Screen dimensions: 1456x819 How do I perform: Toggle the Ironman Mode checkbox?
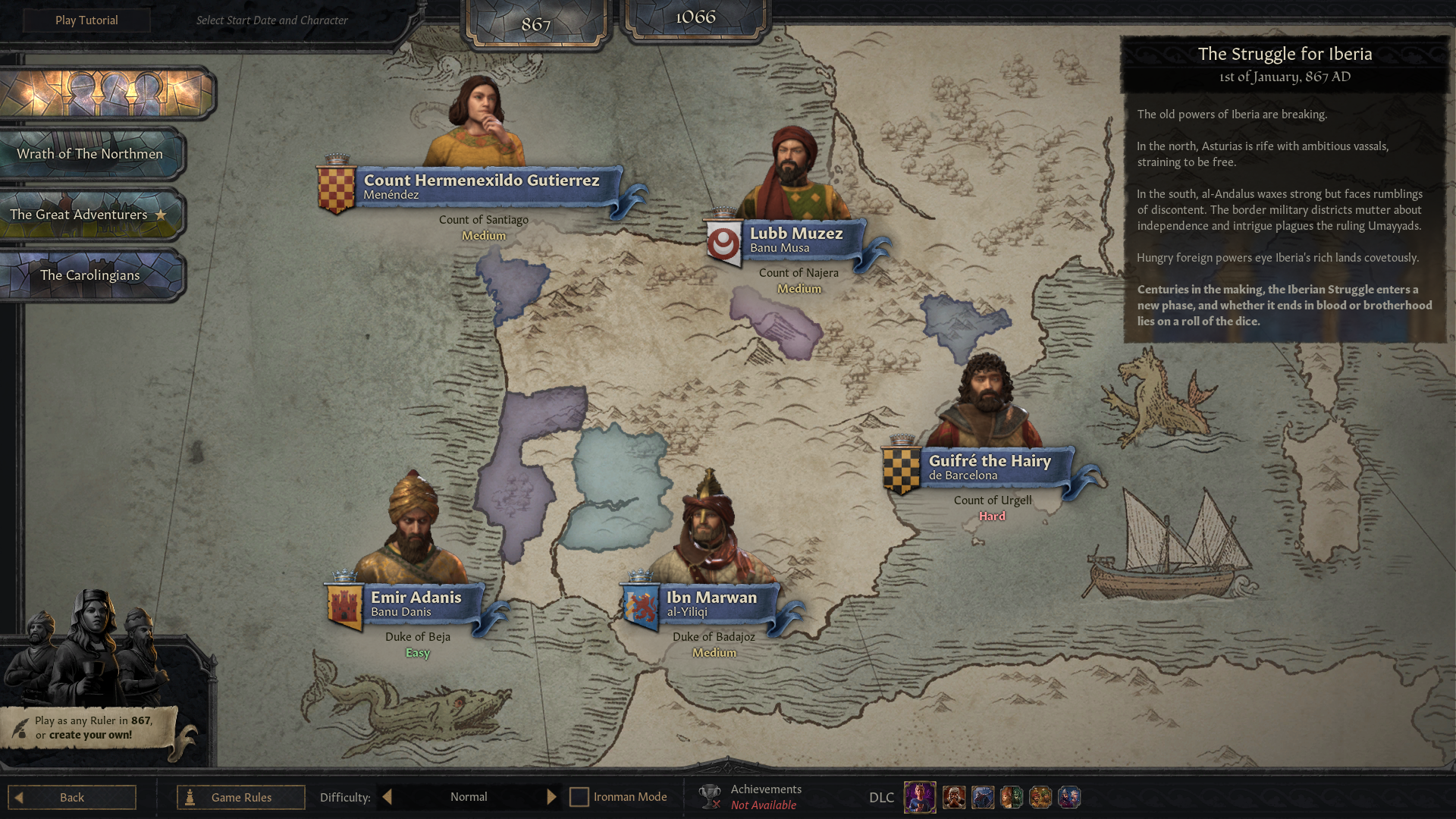579,797
